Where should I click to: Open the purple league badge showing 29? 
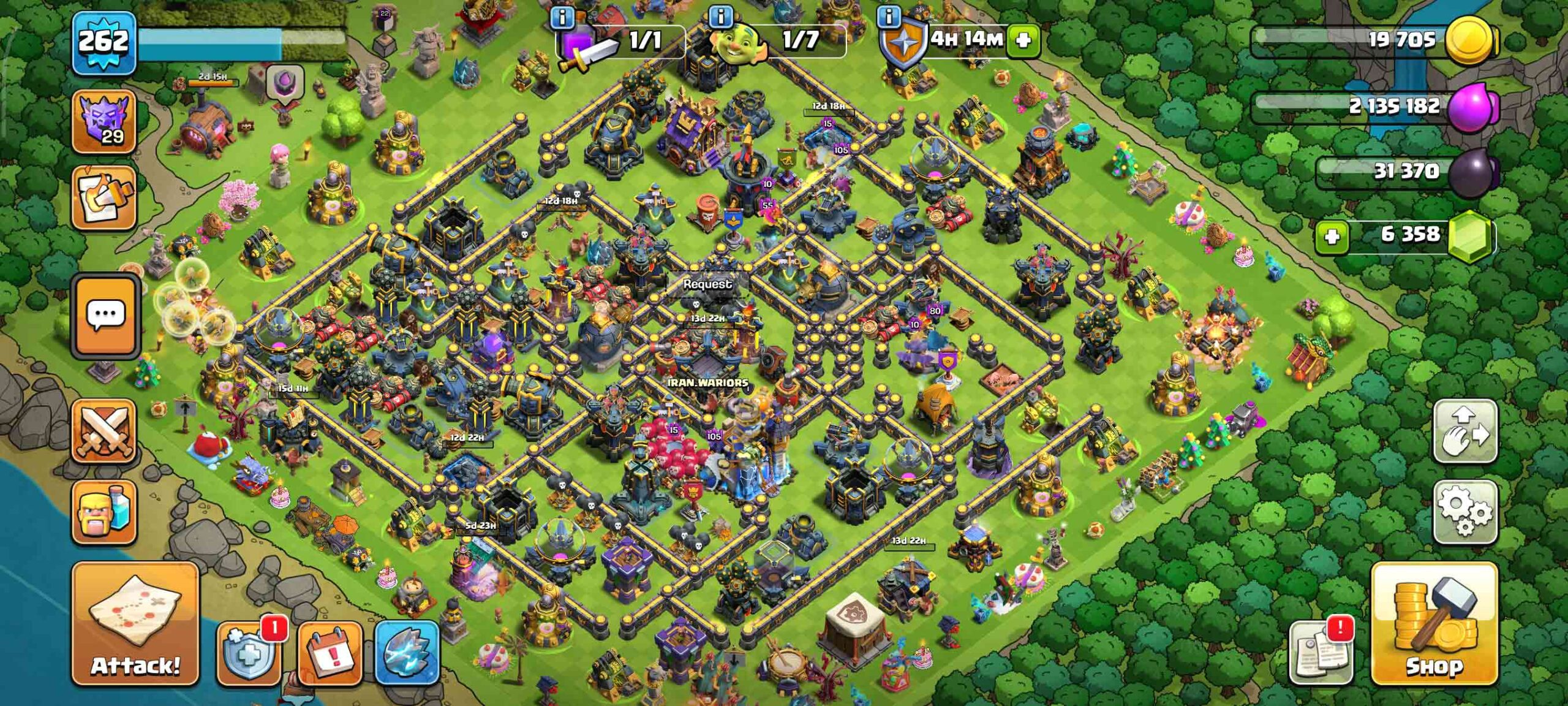pyautogui.click(x=104, y=121)
